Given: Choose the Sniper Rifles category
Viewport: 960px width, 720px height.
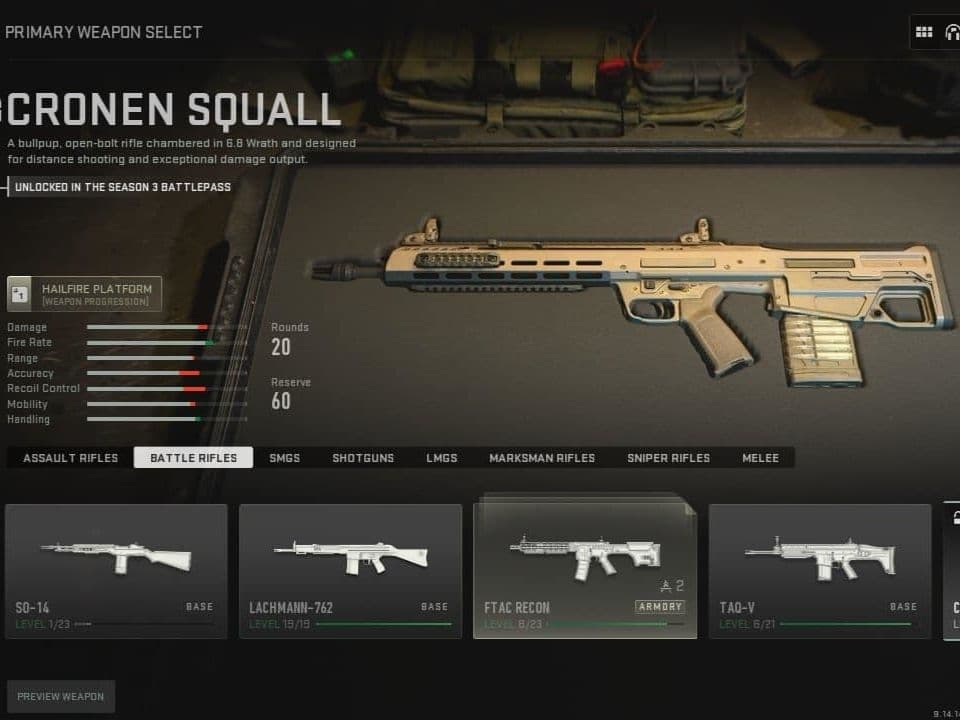Looking at the screenshot, I should (x=668, y=458).
